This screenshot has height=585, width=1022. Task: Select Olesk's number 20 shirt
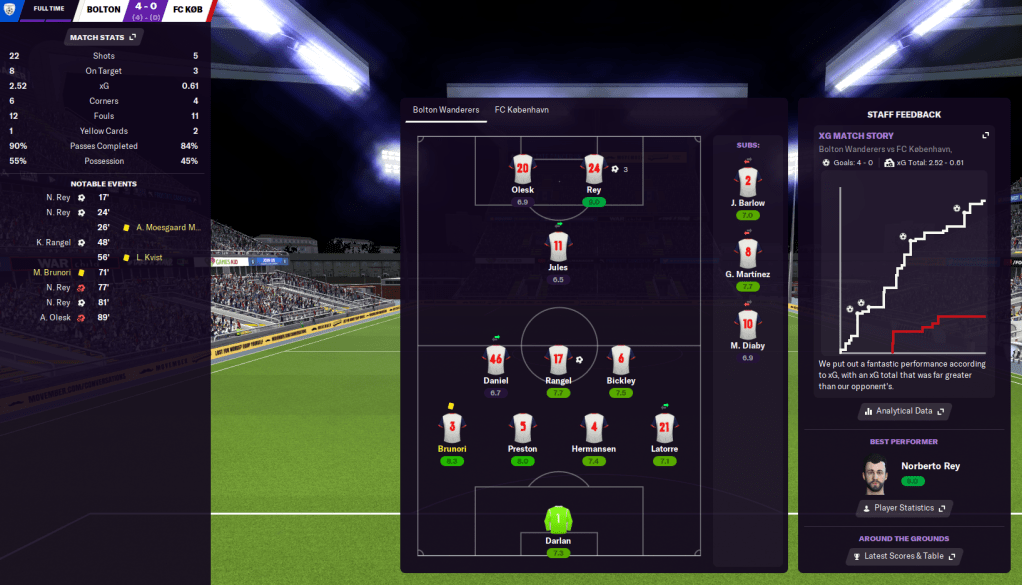(522, 168)
